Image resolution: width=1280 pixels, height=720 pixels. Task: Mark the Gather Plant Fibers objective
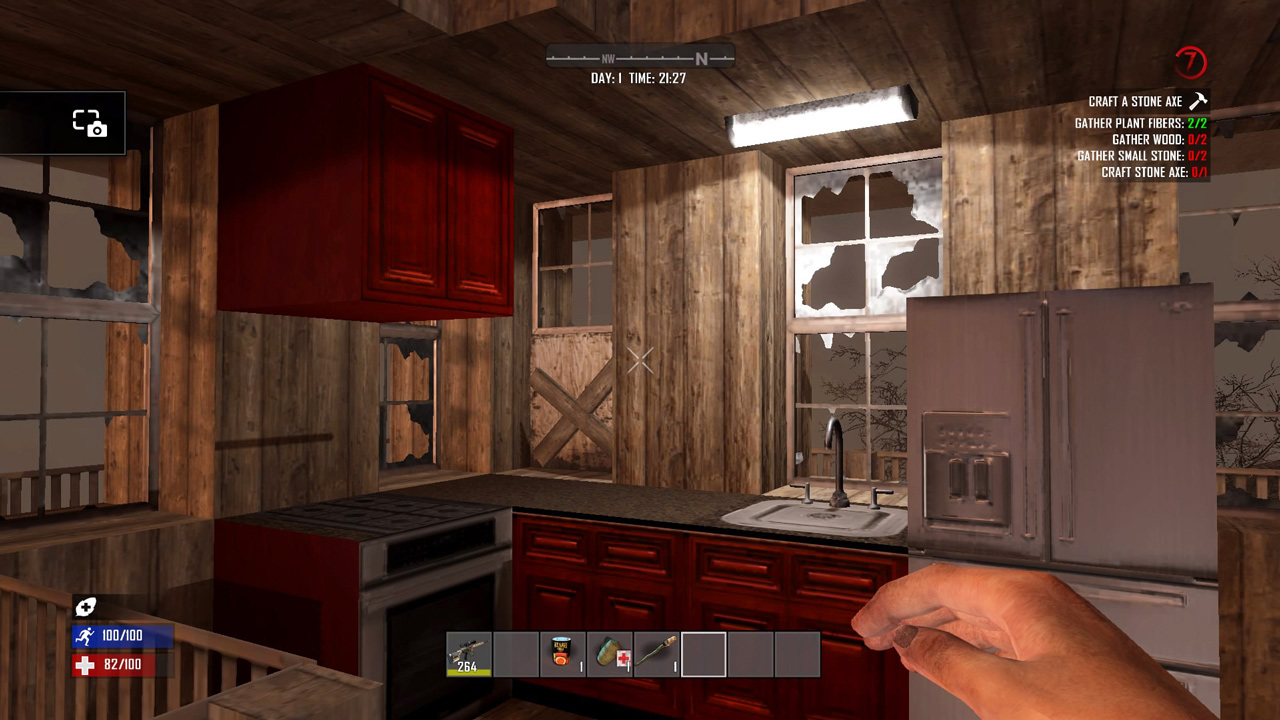1138,122
